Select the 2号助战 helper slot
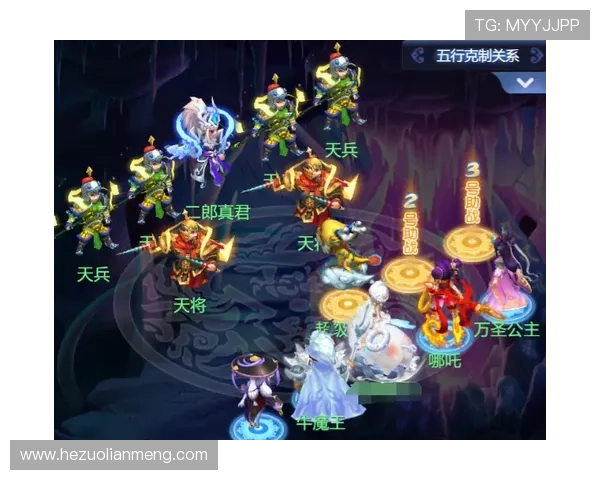This screenshot has width=600, height=480. [x=409, y=273]
